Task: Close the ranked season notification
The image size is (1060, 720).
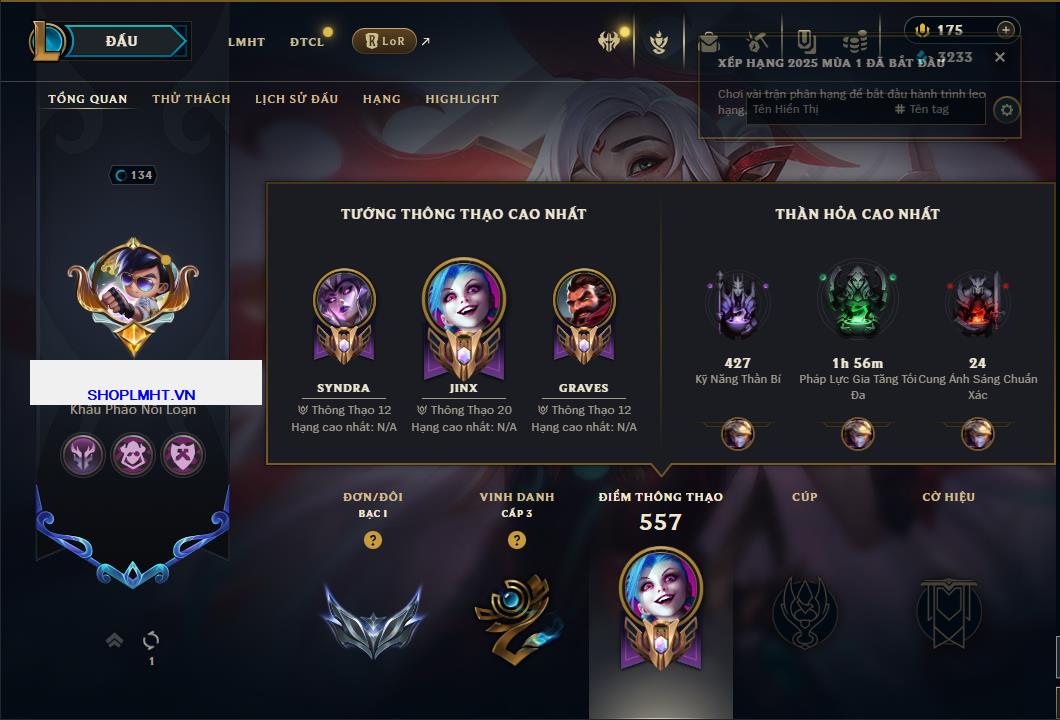Action: point(1000,57)
